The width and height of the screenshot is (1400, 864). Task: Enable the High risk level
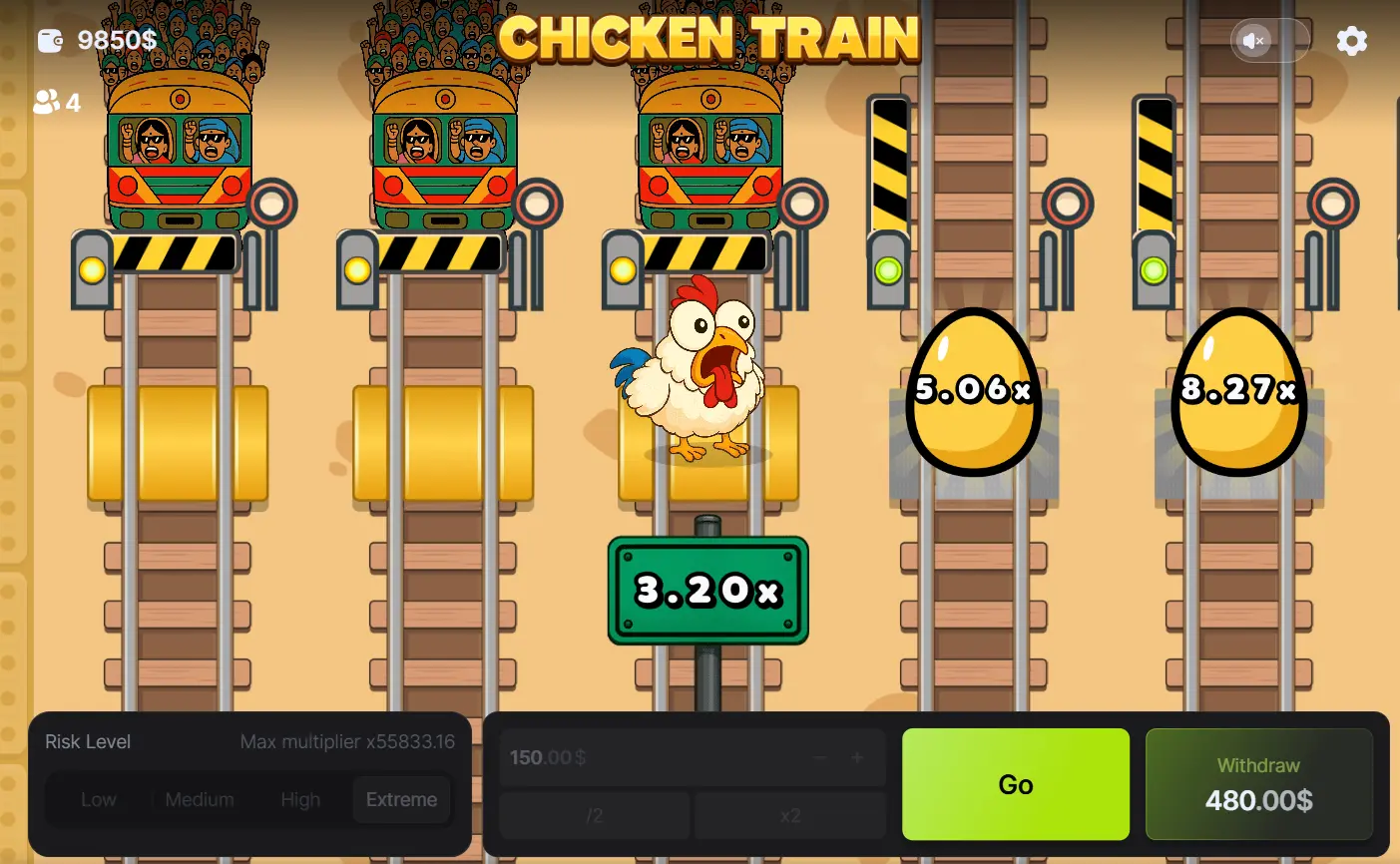(x=299, y=799)
